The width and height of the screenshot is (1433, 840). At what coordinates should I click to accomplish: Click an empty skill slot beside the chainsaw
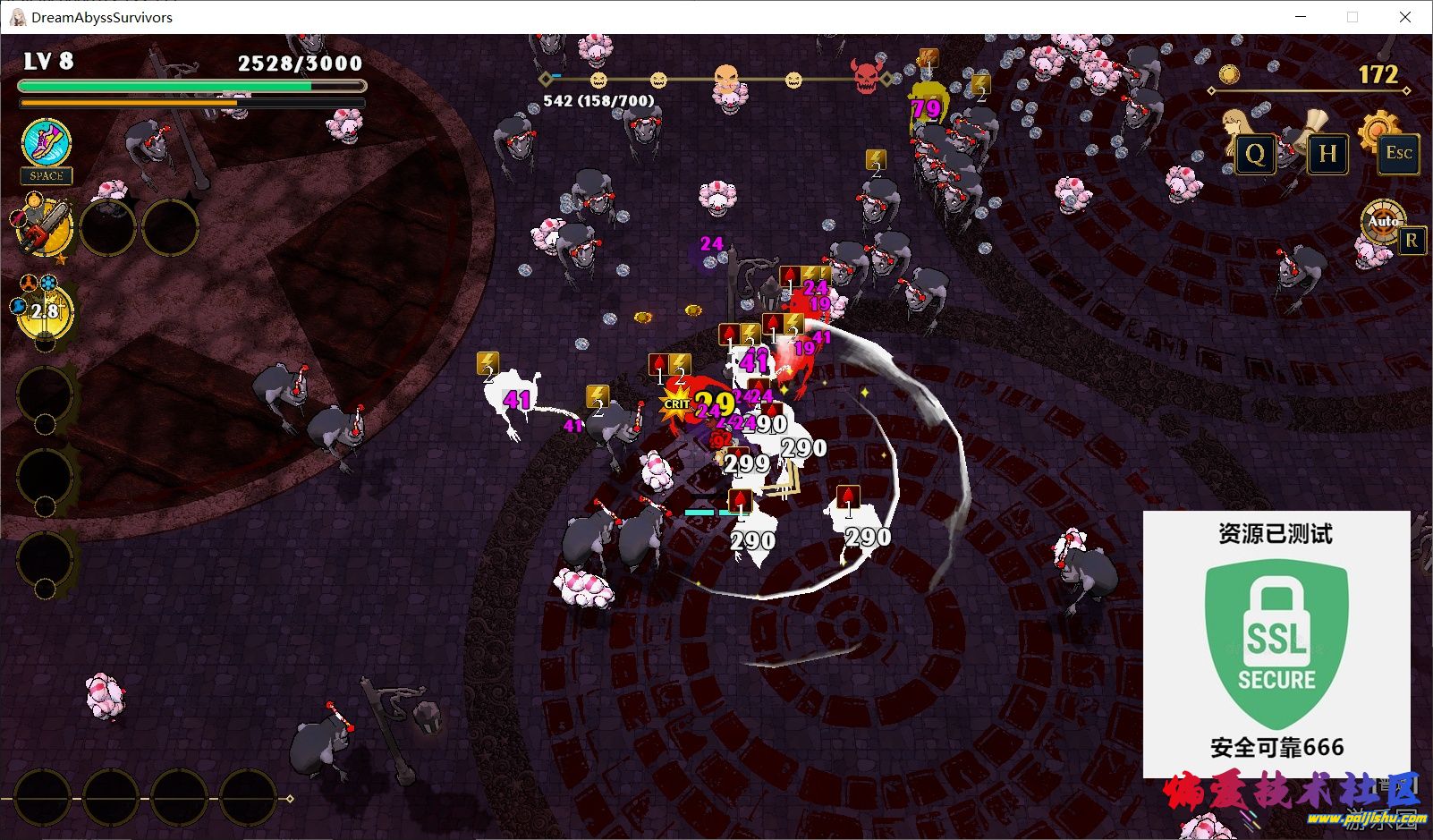108,228
